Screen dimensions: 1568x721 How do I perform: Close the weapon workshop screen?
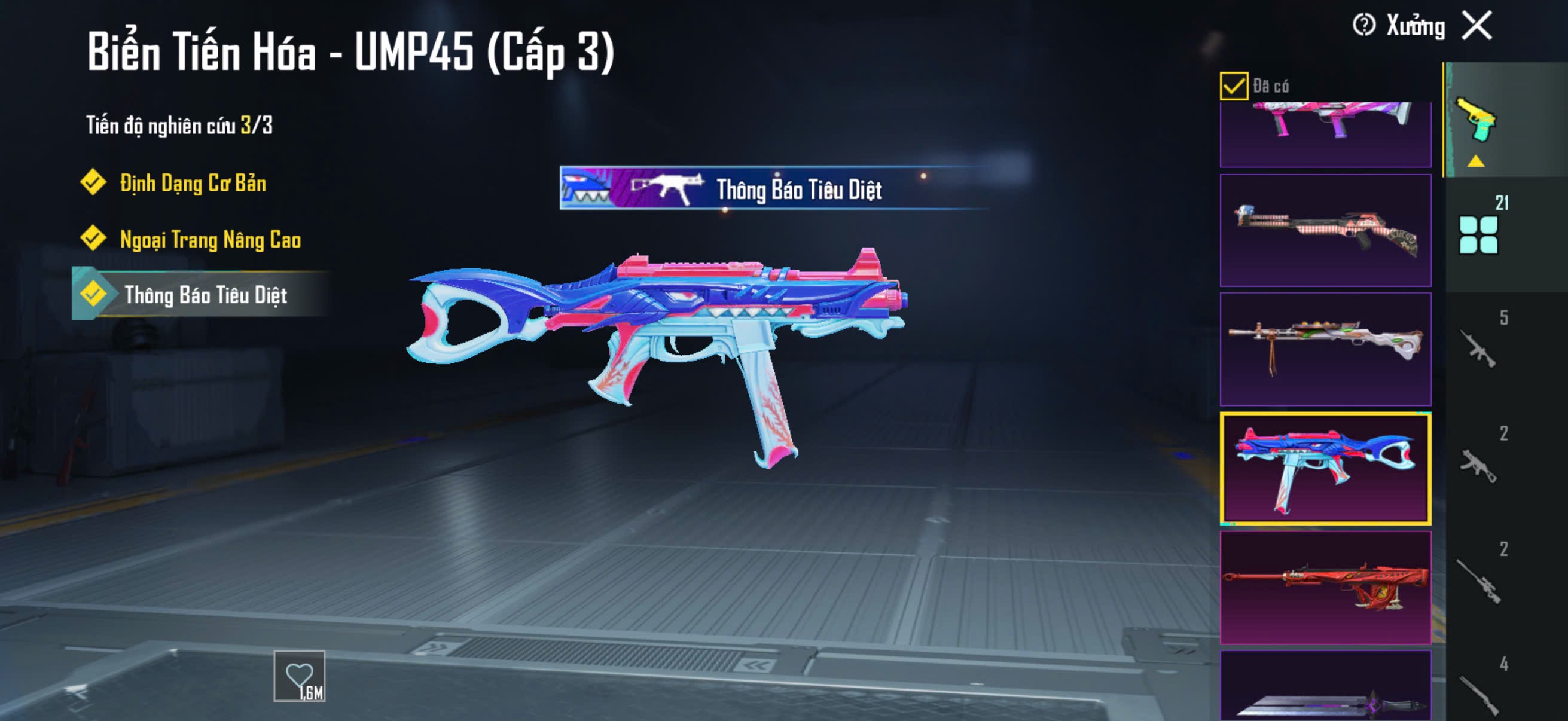[x=1477, y=26]
